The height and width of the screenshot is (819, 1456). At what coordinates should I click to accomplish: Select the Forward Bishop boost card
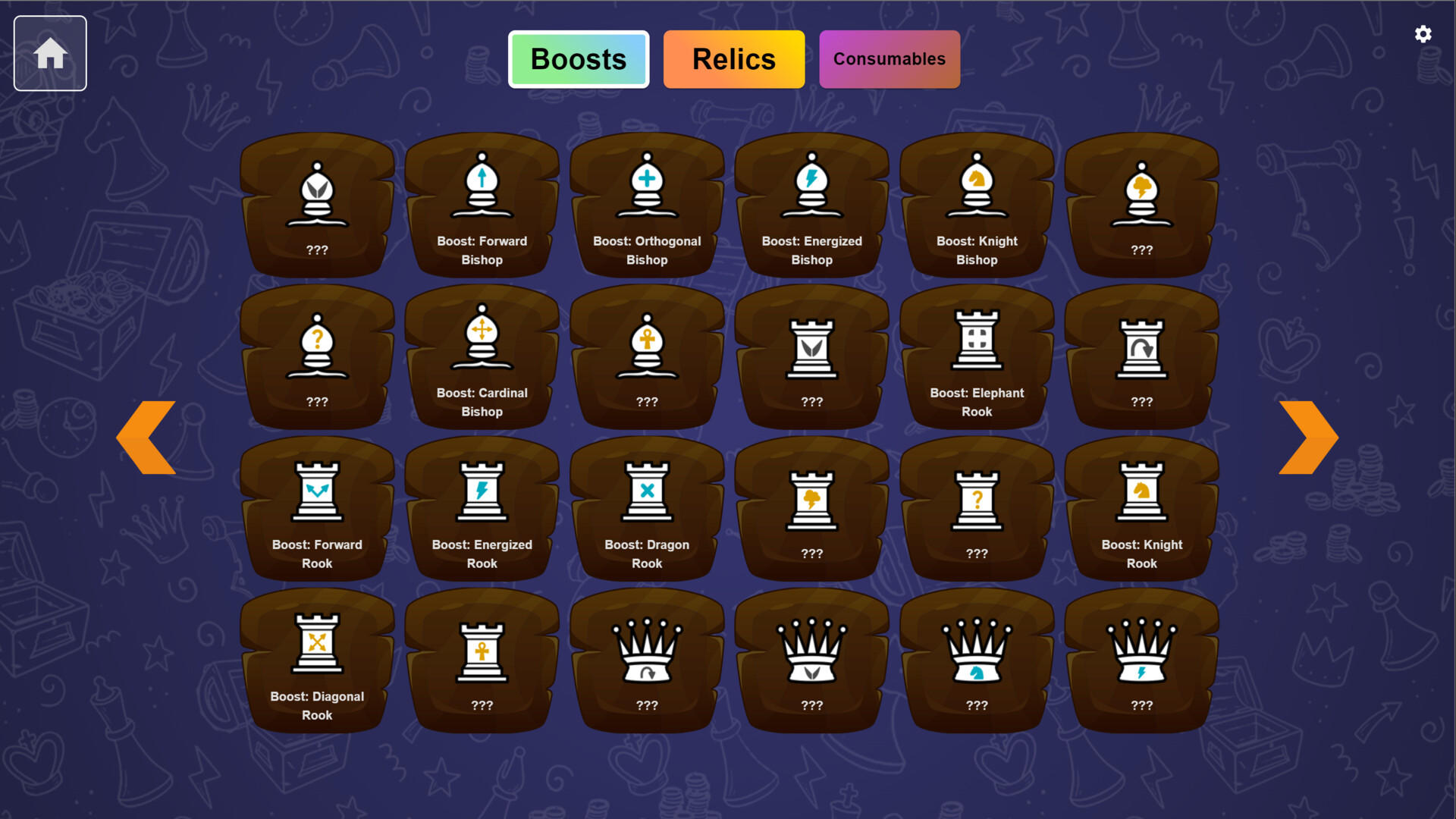pyautogui.click(x=482, y=205)
